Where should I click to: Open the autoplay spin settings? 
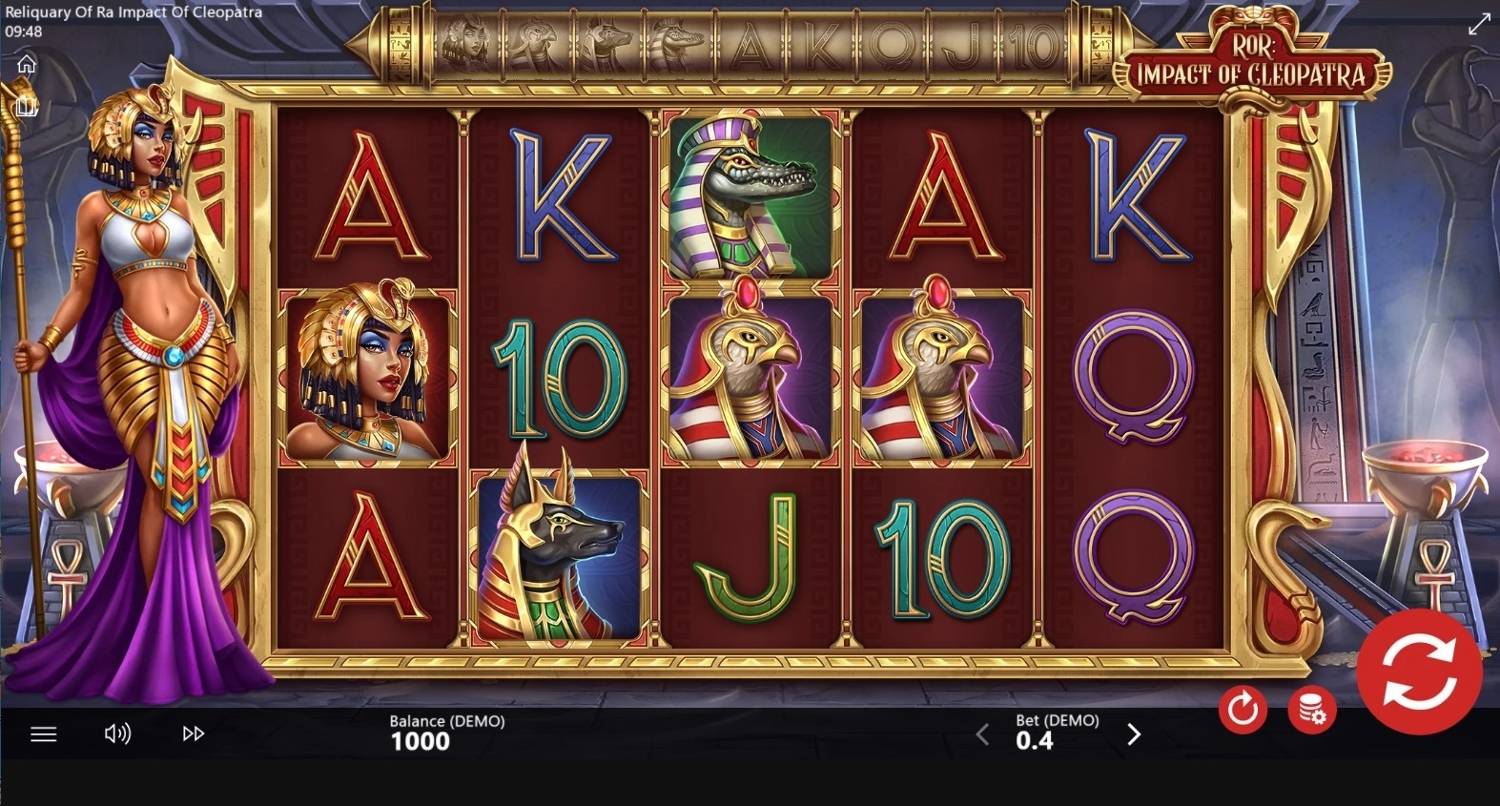(x=1243, y=710)
